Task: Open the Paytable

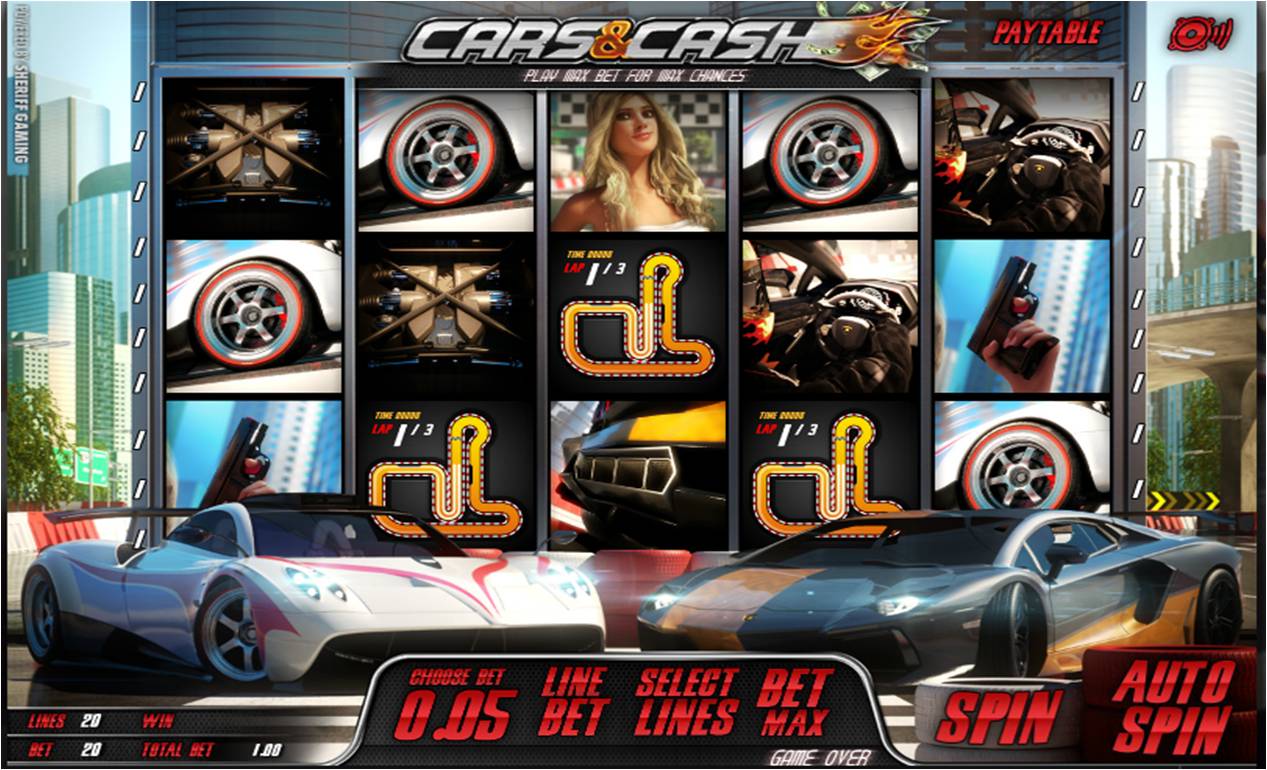Action: (x=1047, y=33)
